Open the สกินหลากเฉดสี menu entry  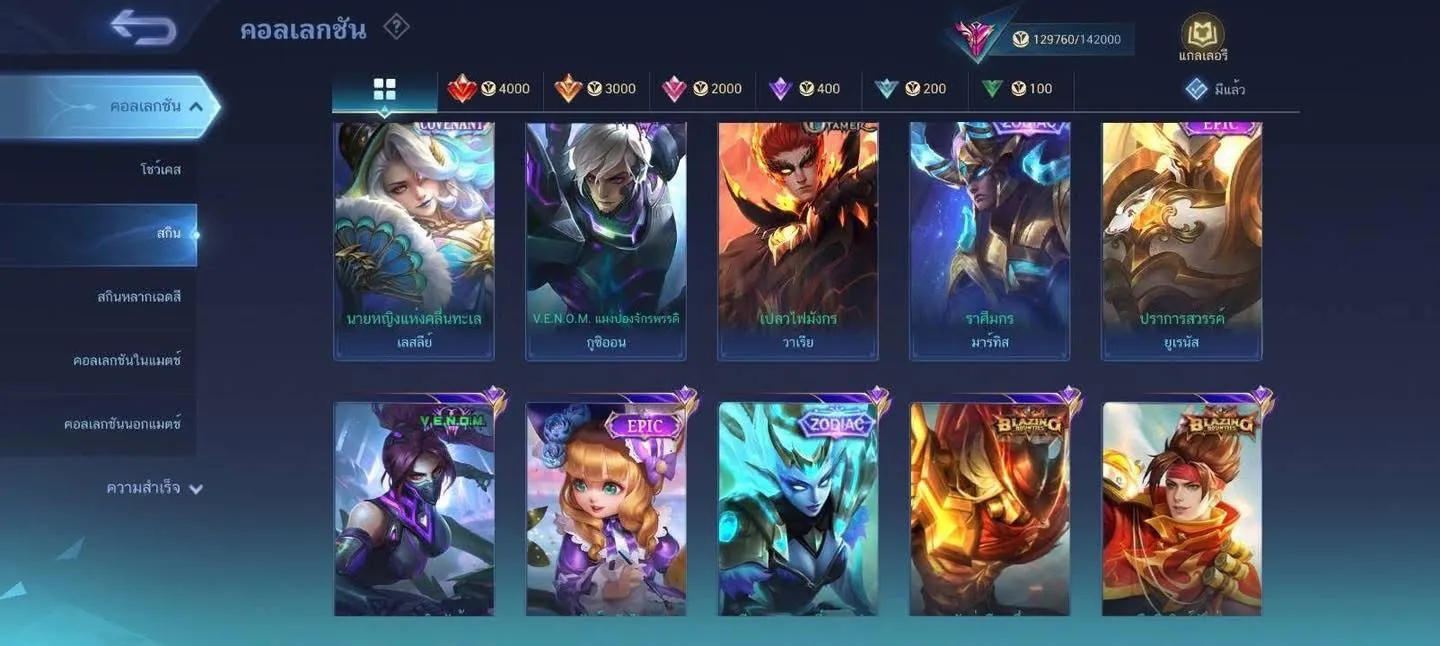[138, 297]
